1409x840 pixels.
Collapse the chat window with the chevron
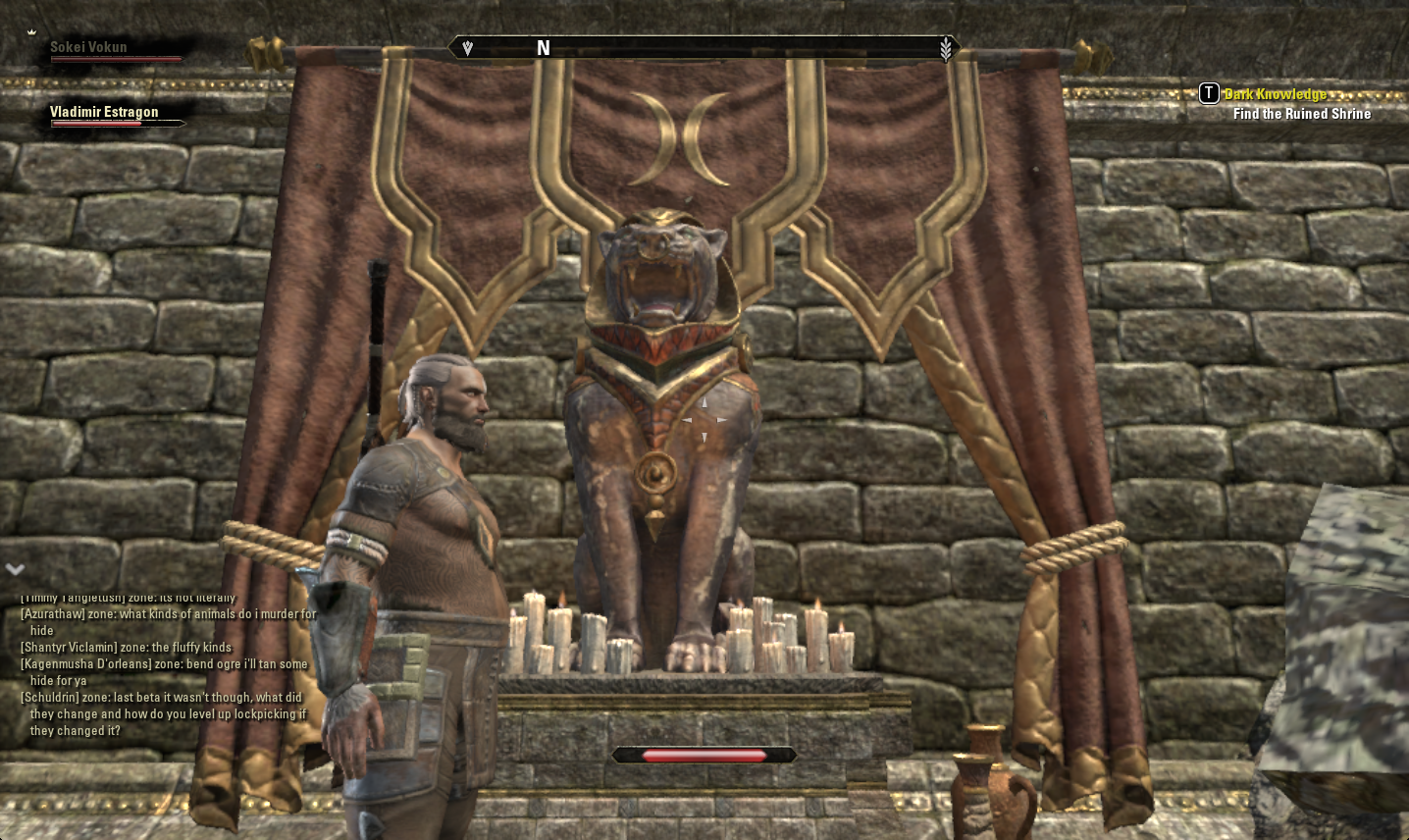click(x=15, y=568)
